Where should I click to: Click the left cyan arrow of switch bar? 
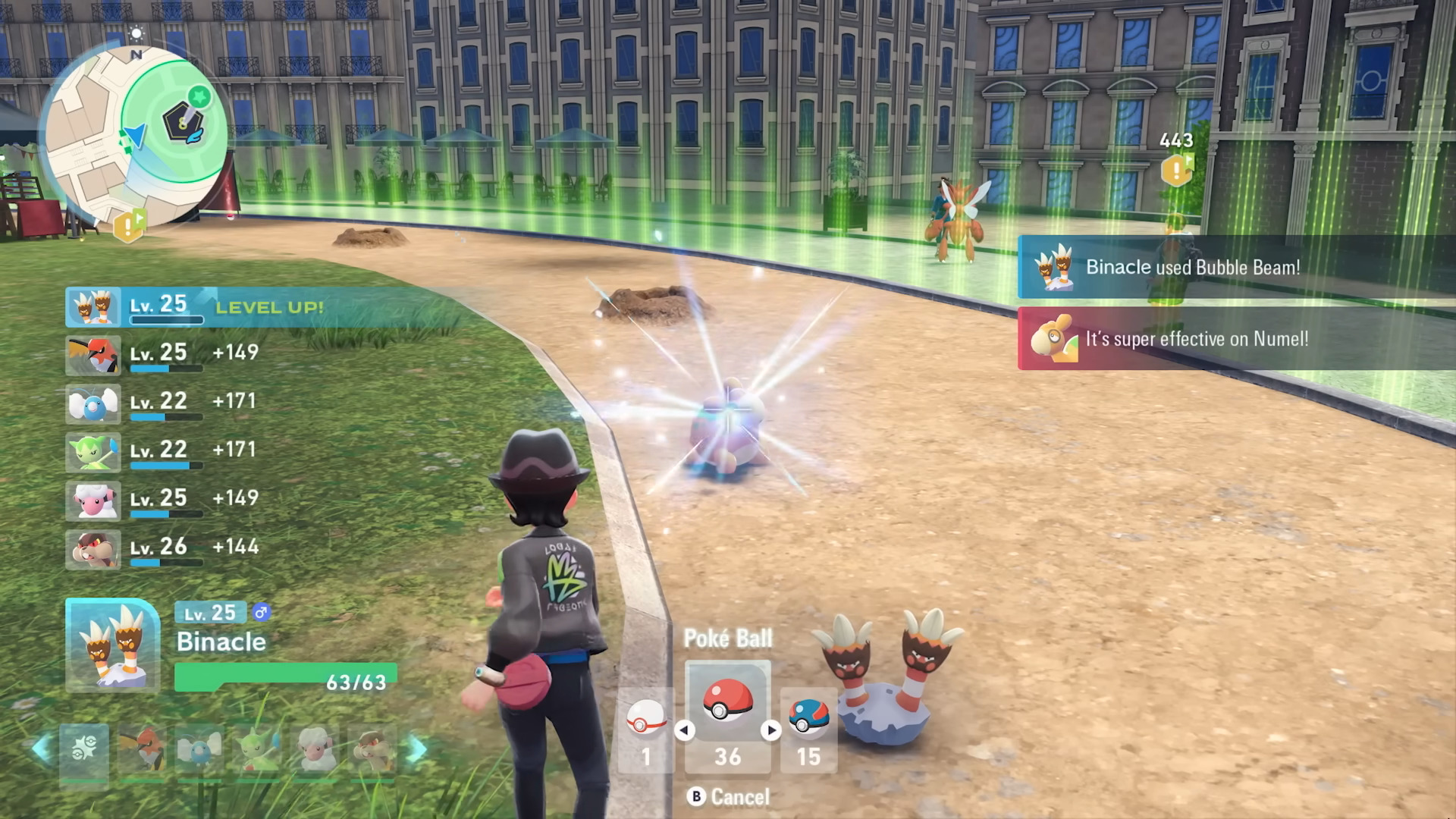pos(42,749)
